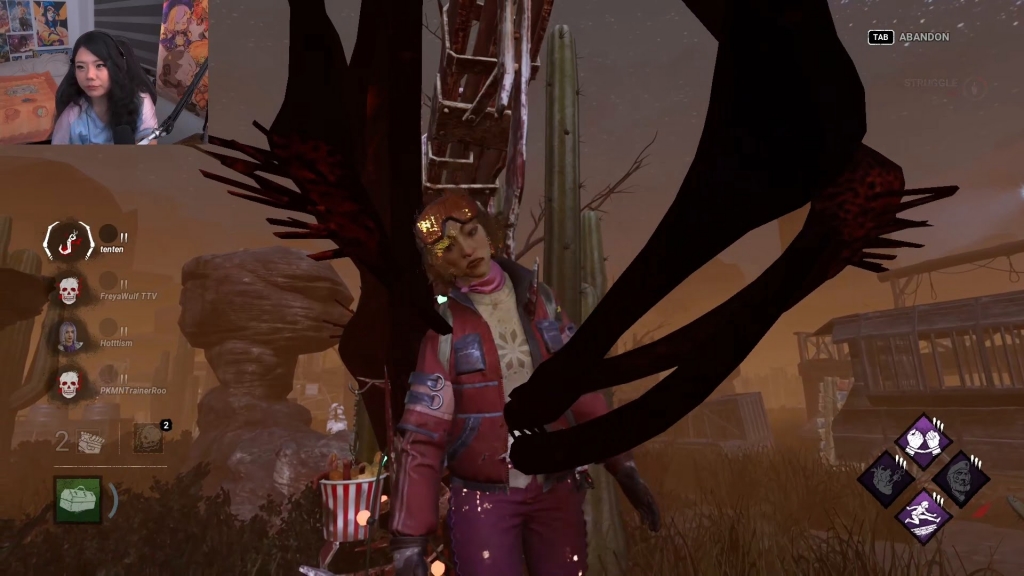Click the bound hands perk icon
The image size is (1024, 576).
[x=922, y=441]
